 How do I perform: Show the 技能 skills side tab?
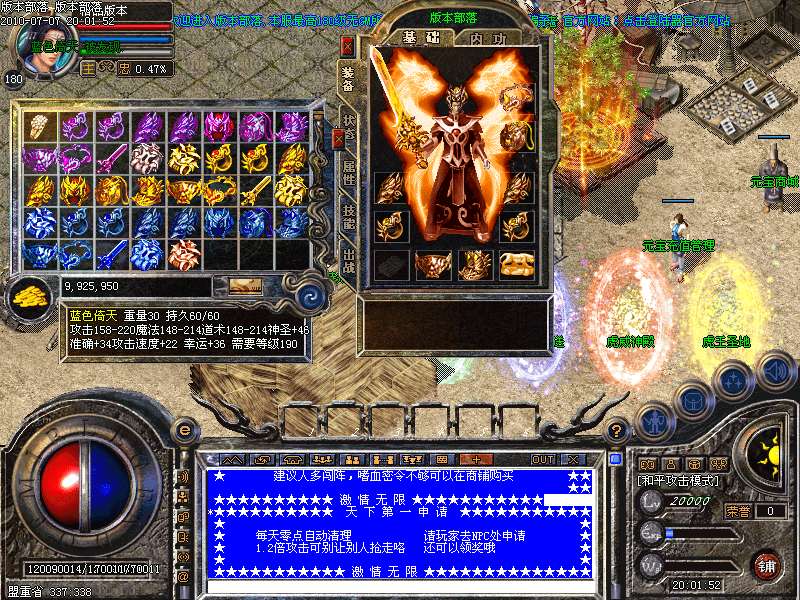click(x=348, y=213)
